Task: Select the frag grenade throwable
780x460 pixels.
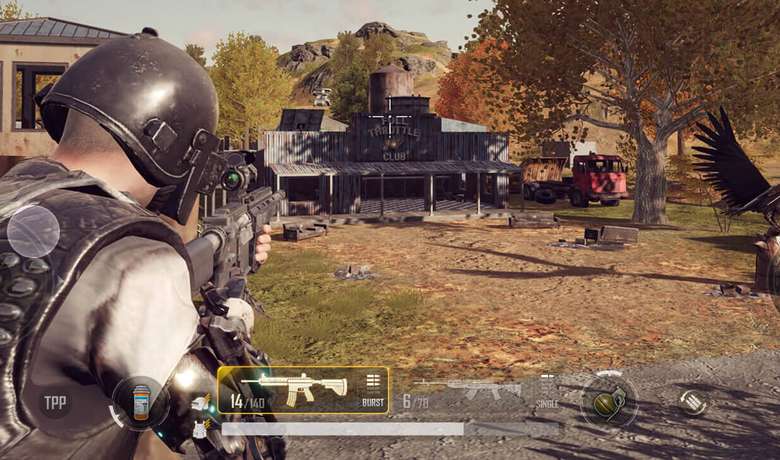Action: [609, 401]
